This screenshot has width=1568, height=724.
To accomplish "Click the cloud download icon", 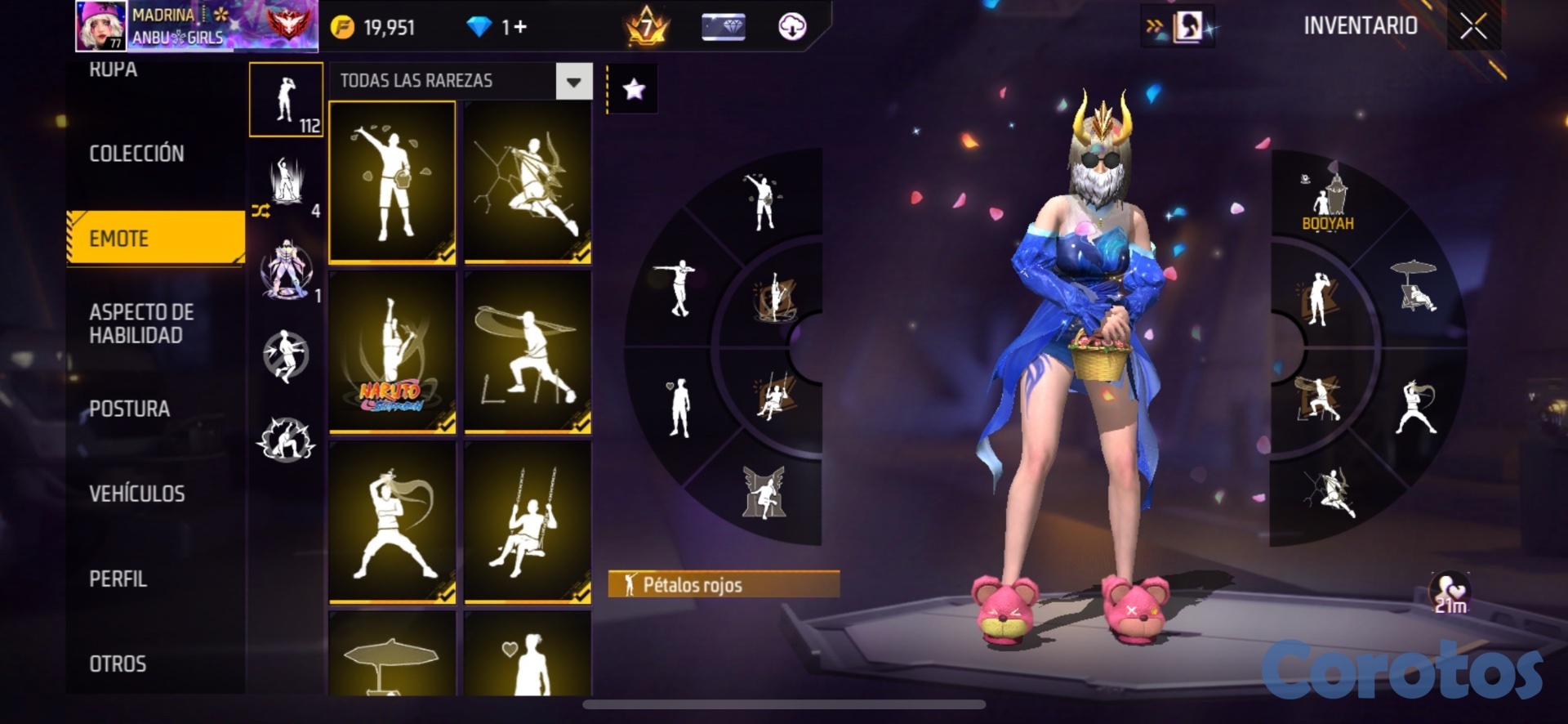I will (791, 27).
